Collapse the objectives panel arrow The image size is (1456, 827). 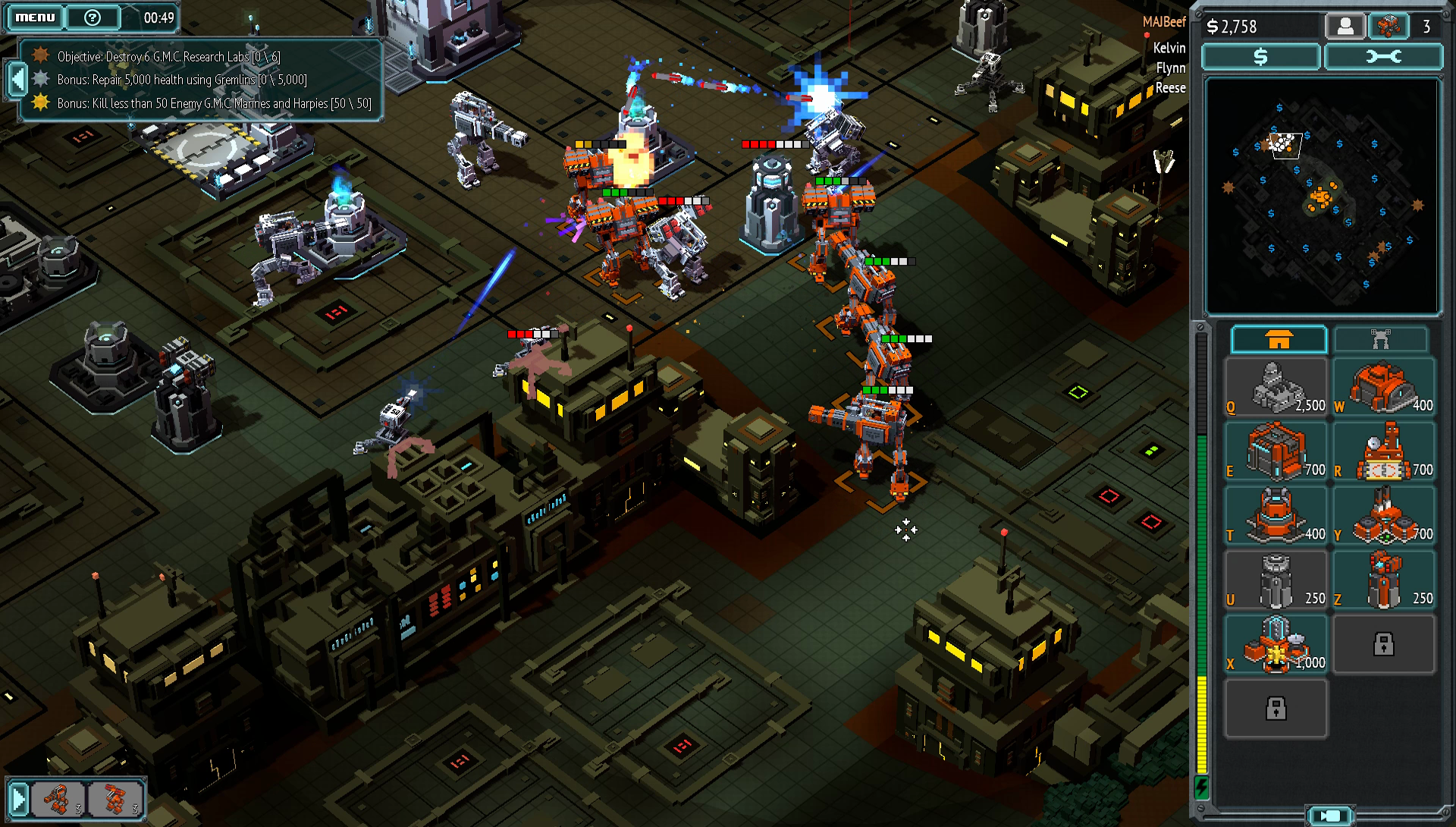[x=17, y=79]
